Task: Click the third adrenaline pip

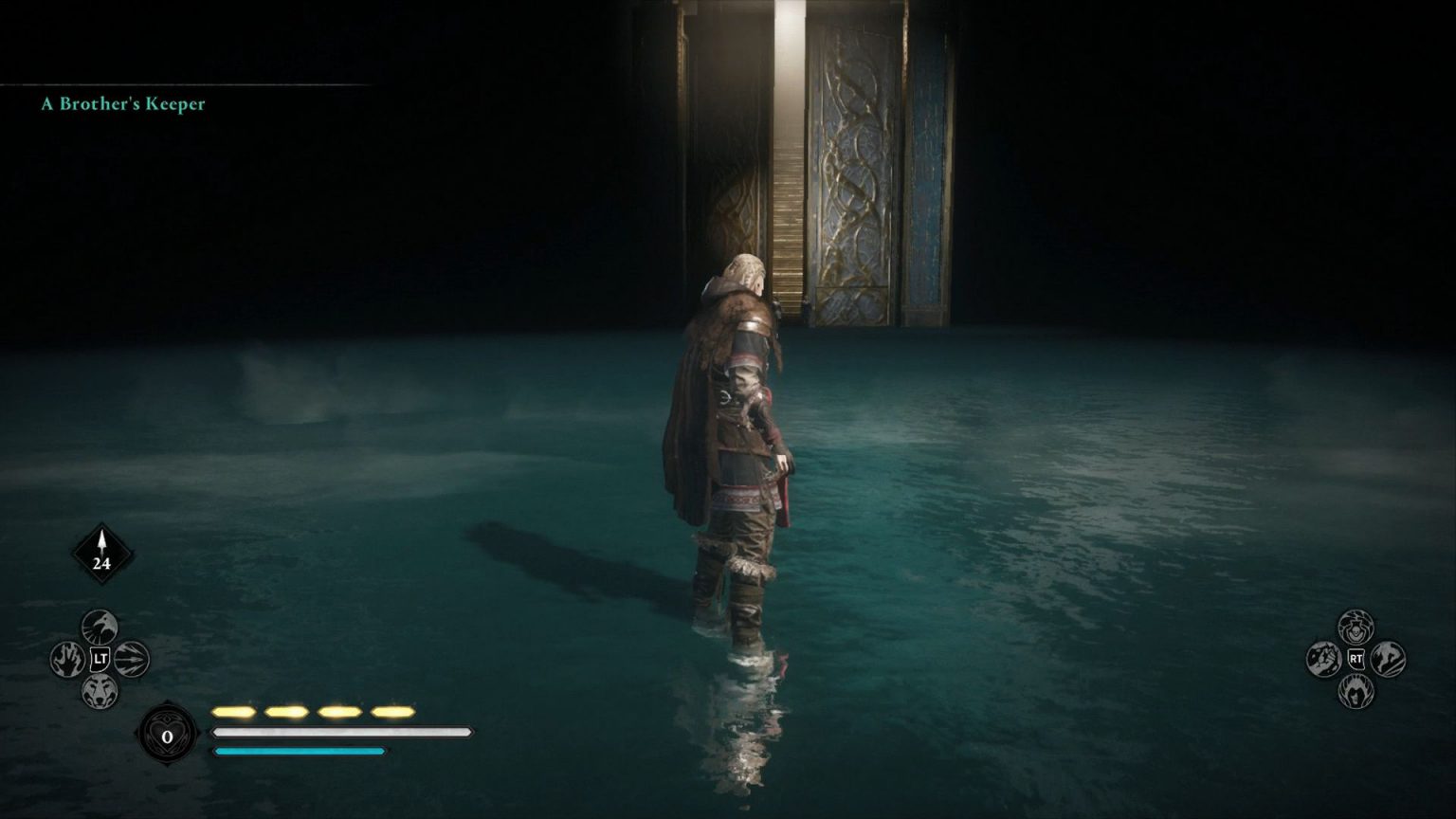Action: pyautogui.click(x=339, y=709)
